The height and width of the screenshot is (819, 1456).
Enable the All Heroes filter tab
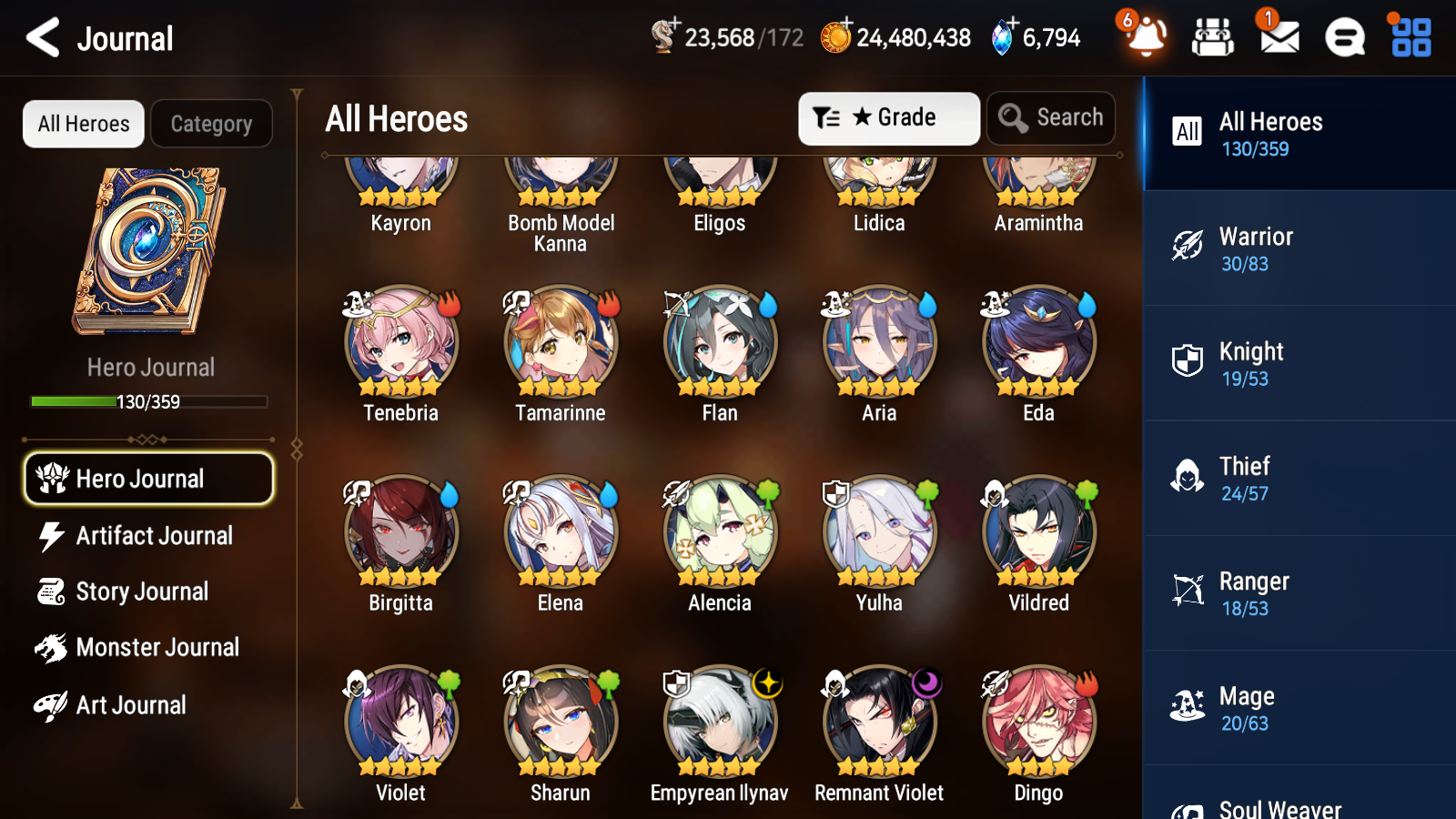point(83,124)
